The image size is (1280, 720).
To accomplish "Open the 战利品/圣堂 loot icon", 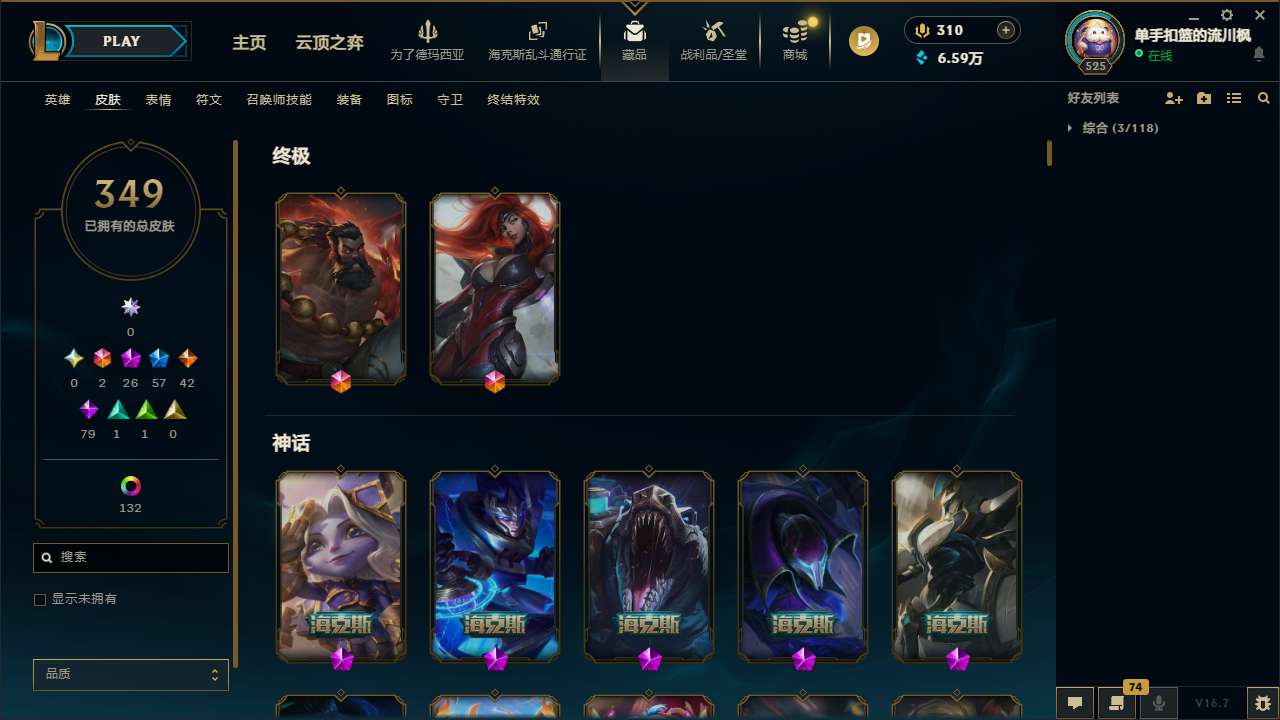I will click(713, 40).
